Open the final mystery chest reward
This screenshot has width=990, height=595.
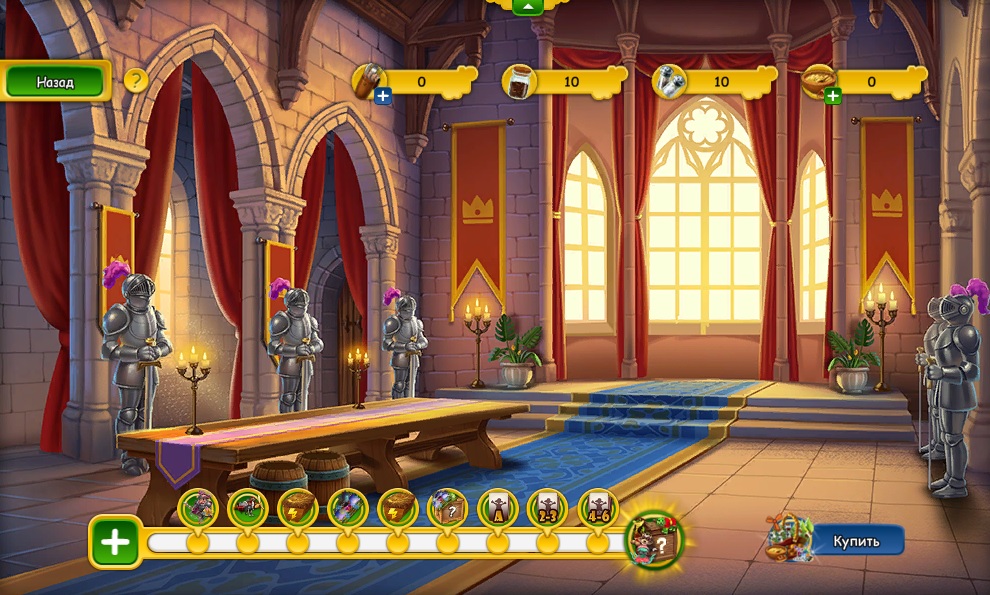click(x=652, y=540)
